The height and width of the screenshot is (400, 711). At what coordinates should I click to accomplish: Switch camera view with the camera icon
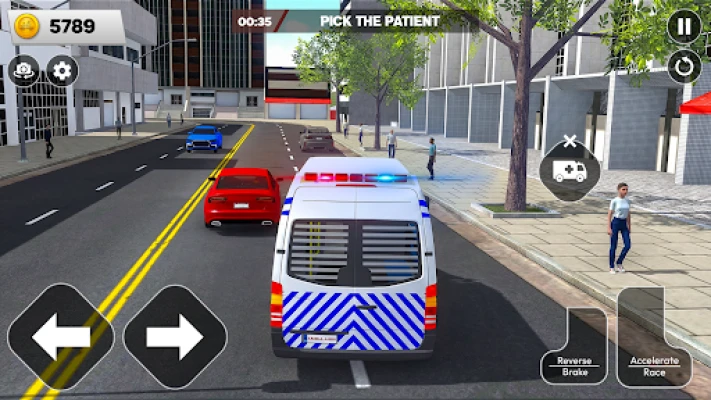22,70
